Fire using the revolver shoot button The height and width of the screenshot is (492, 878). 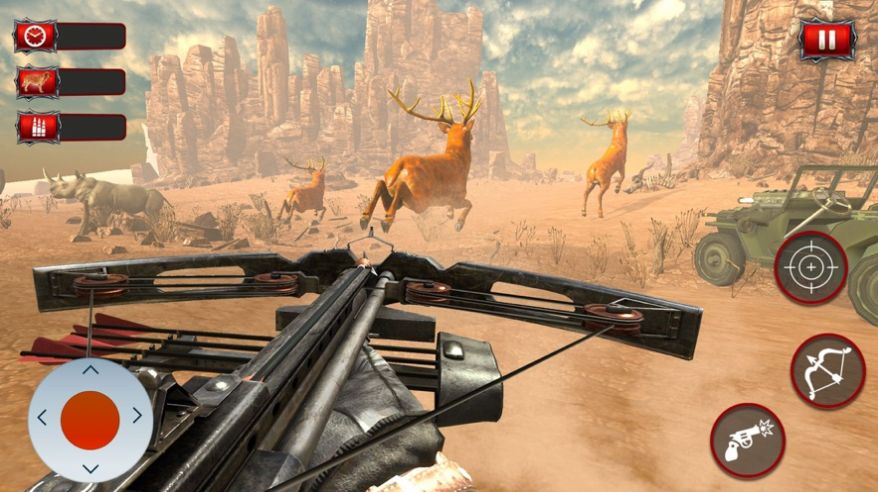[x=747, y=440]
